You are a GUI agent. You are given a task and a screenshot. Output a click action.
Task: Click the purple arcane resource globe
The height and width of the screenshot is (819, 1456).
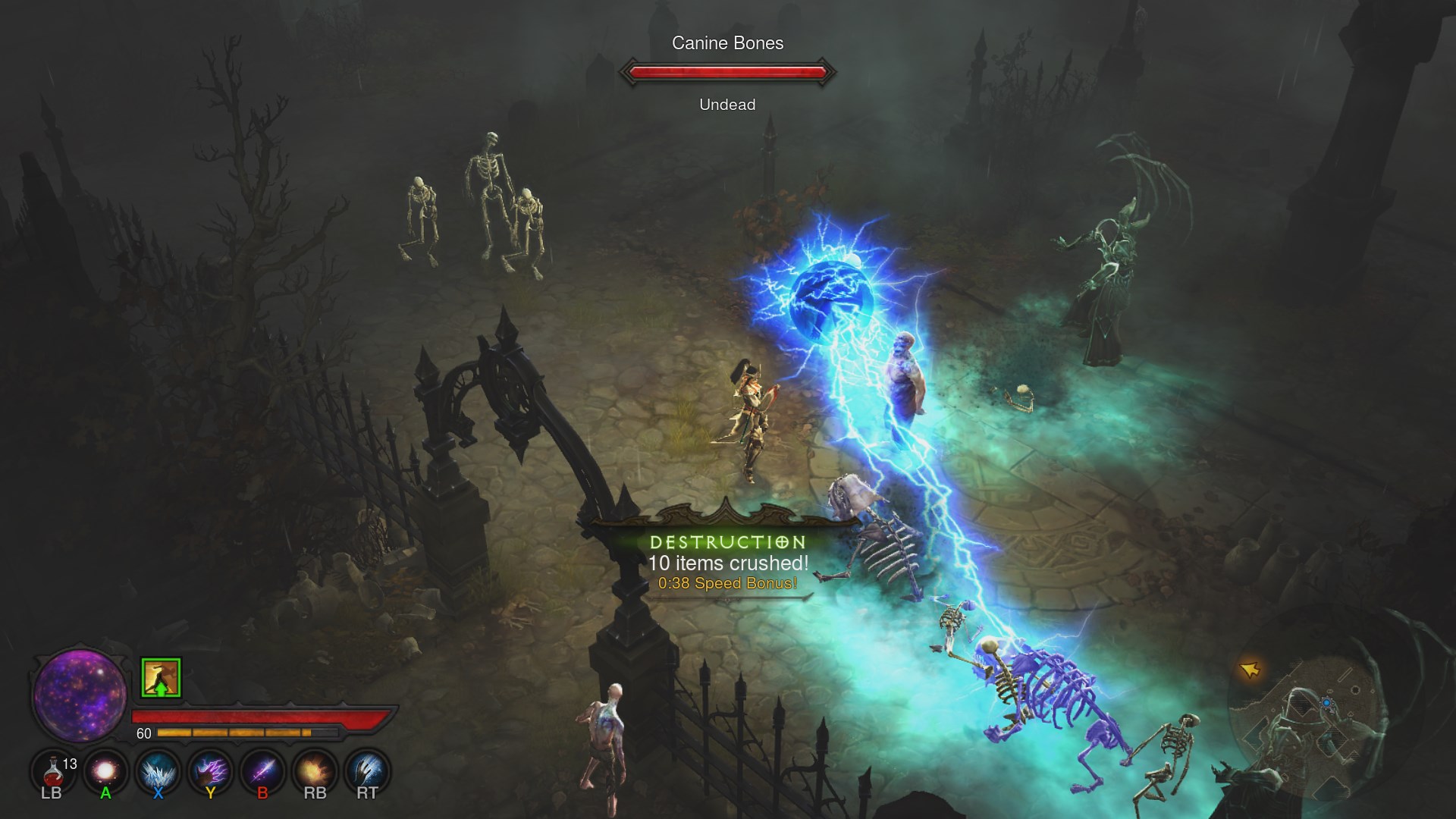pyautogui.click(x=80, y=695)
